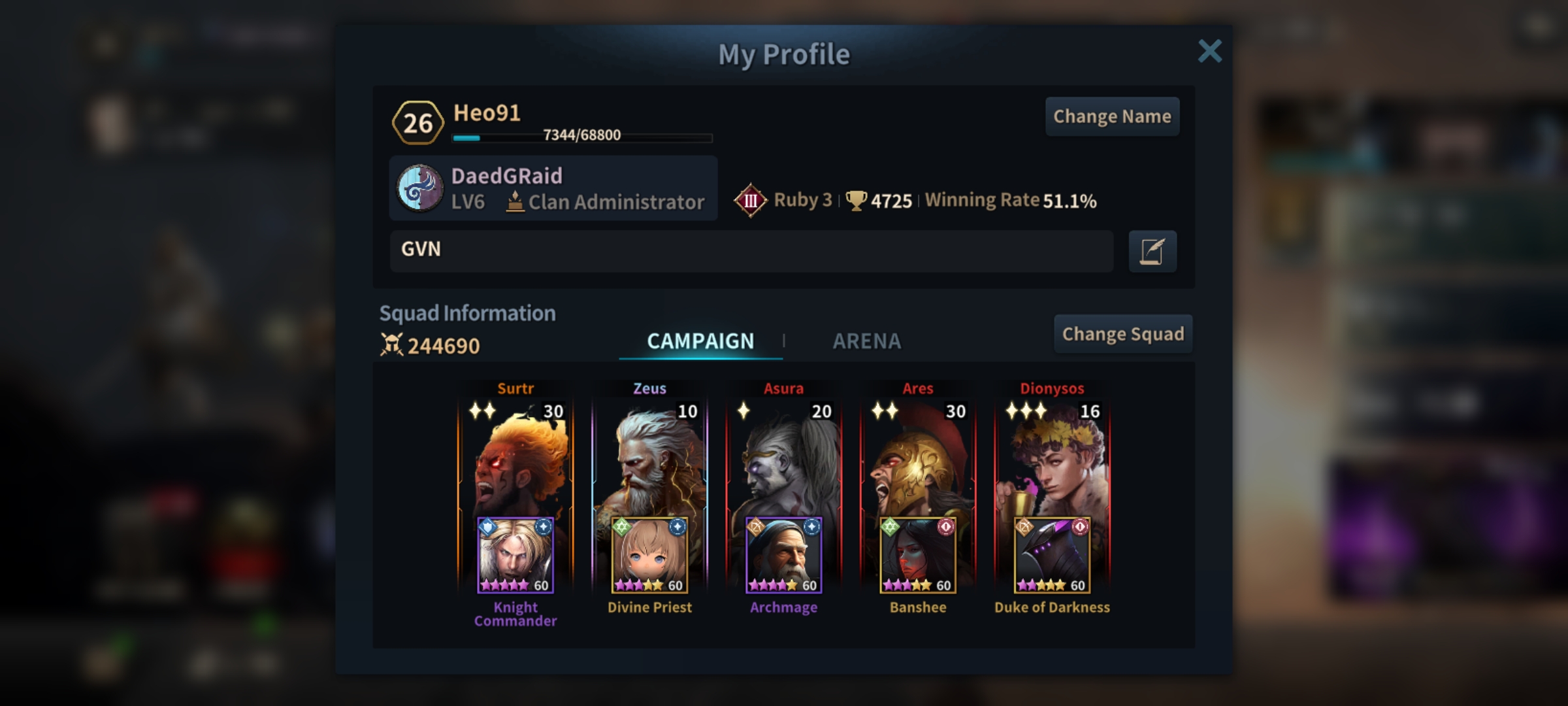
Task: Inspect the Knight Commander hero portrait
Action: click(x=515, y=556)
